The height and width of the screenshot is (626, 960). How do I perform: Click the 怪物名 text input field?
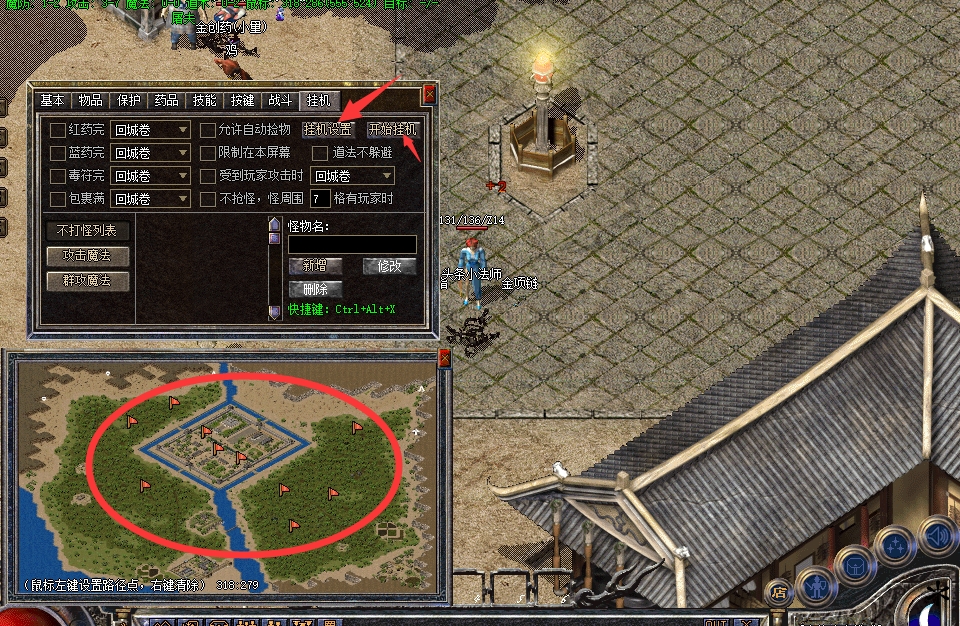coord(352,244)
